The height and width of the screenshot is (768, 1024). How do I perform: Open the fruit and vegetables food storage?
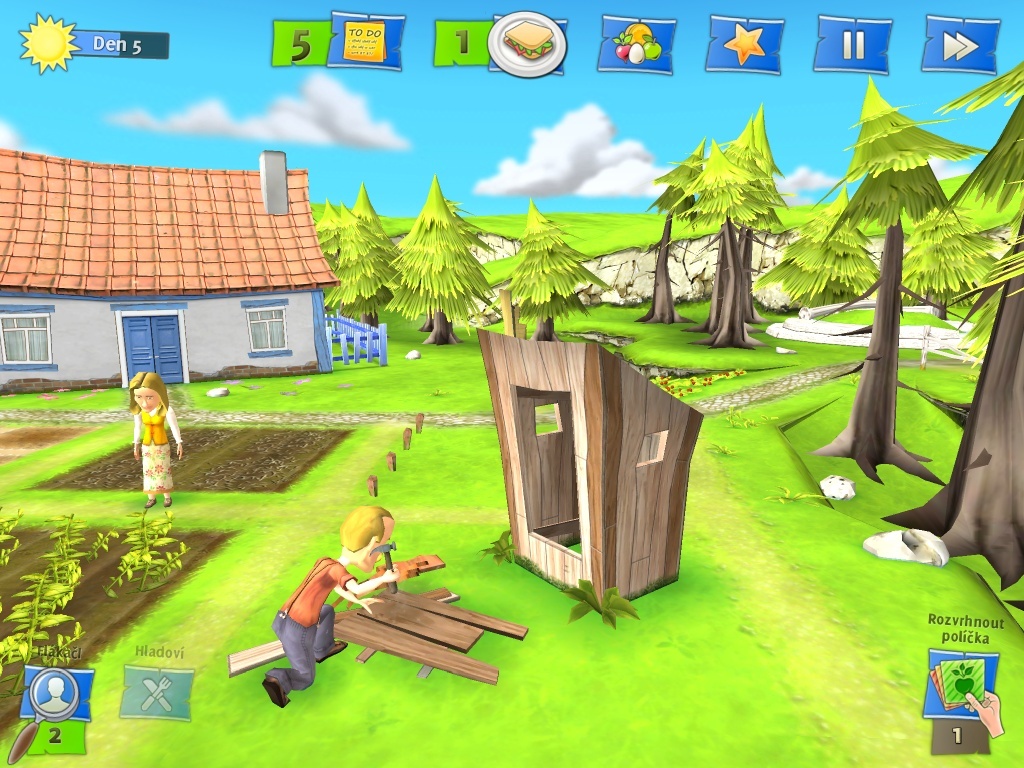coord(636,45)
